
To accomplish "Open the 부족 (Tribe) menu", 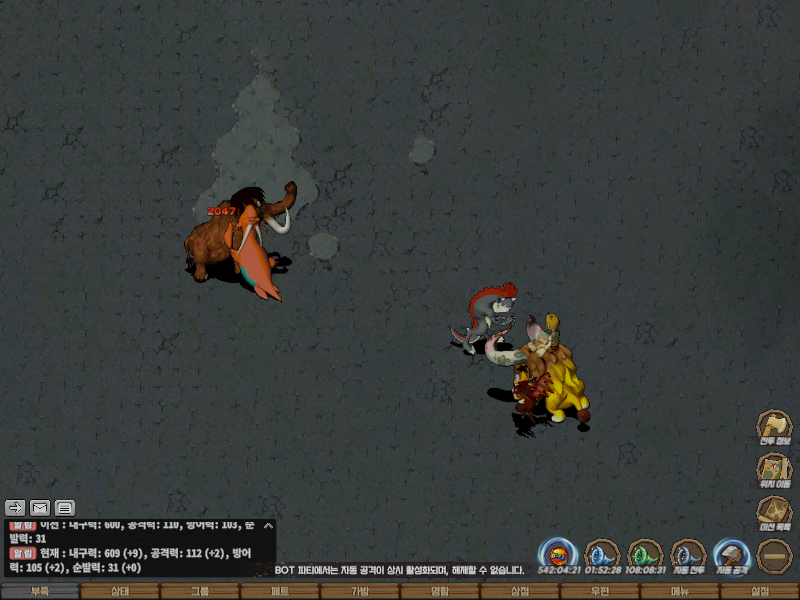I will pyautogui.click(x=40, y=592).
